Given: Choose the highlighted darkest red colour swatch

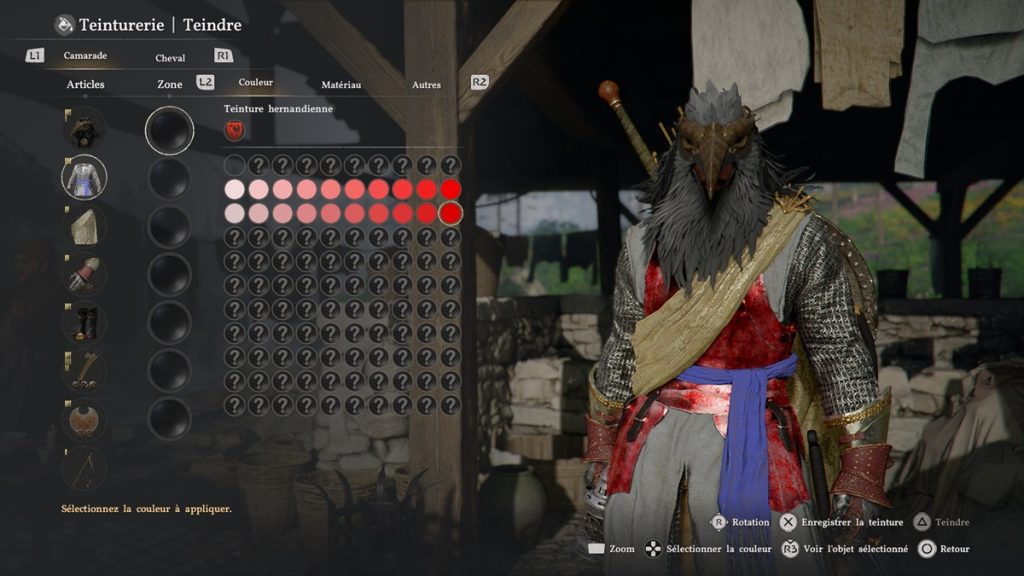Looking at the screenshot, I should coord(451,213).
